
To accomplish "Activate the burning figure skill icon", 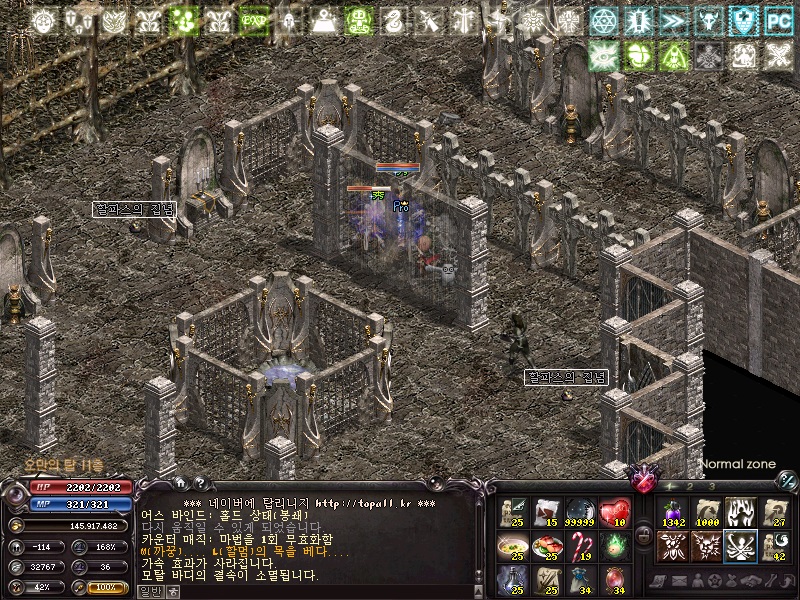I will [x=740, y=513].
